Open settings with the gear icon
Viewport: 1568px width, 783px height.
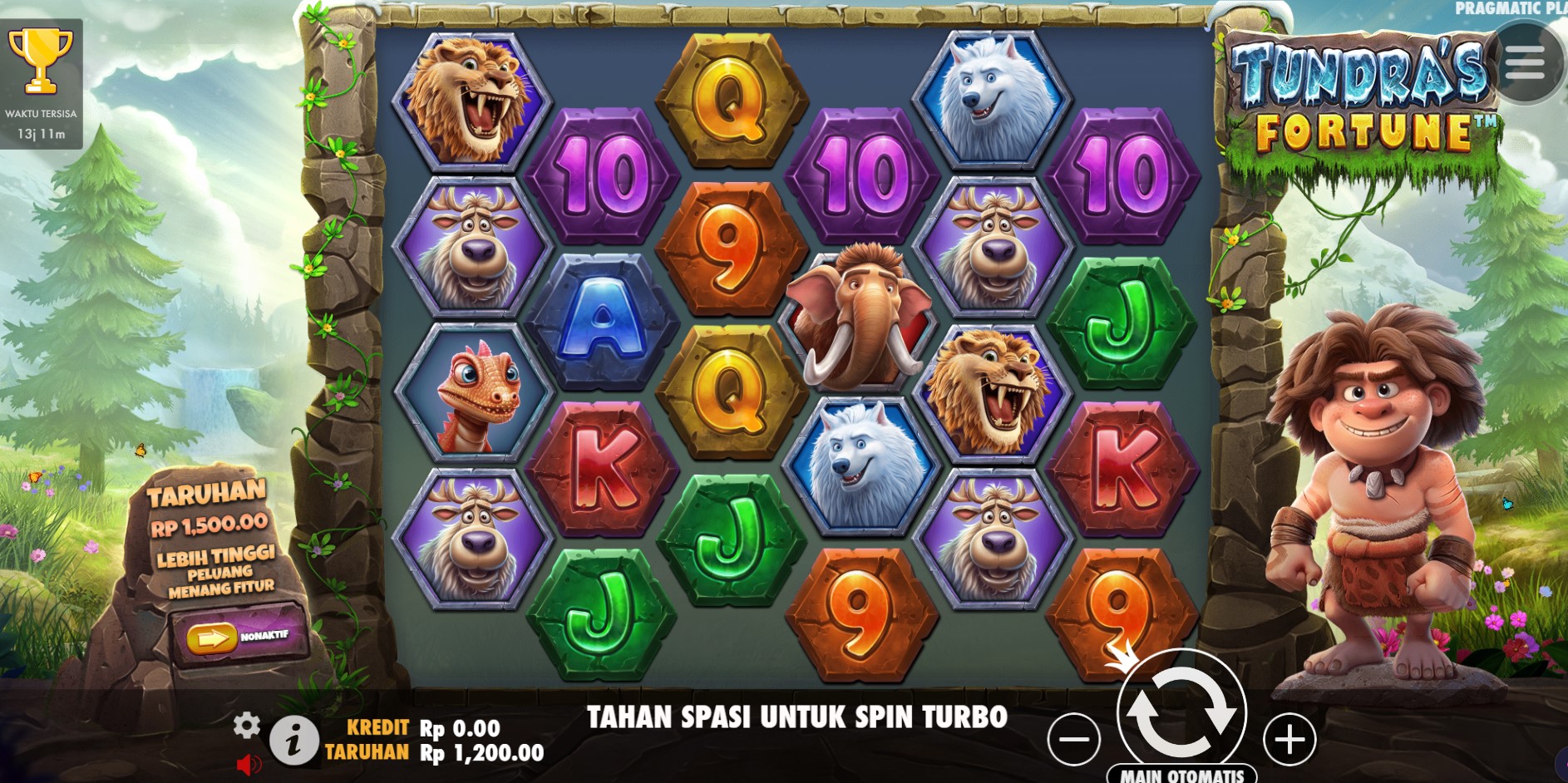point(246,726)
